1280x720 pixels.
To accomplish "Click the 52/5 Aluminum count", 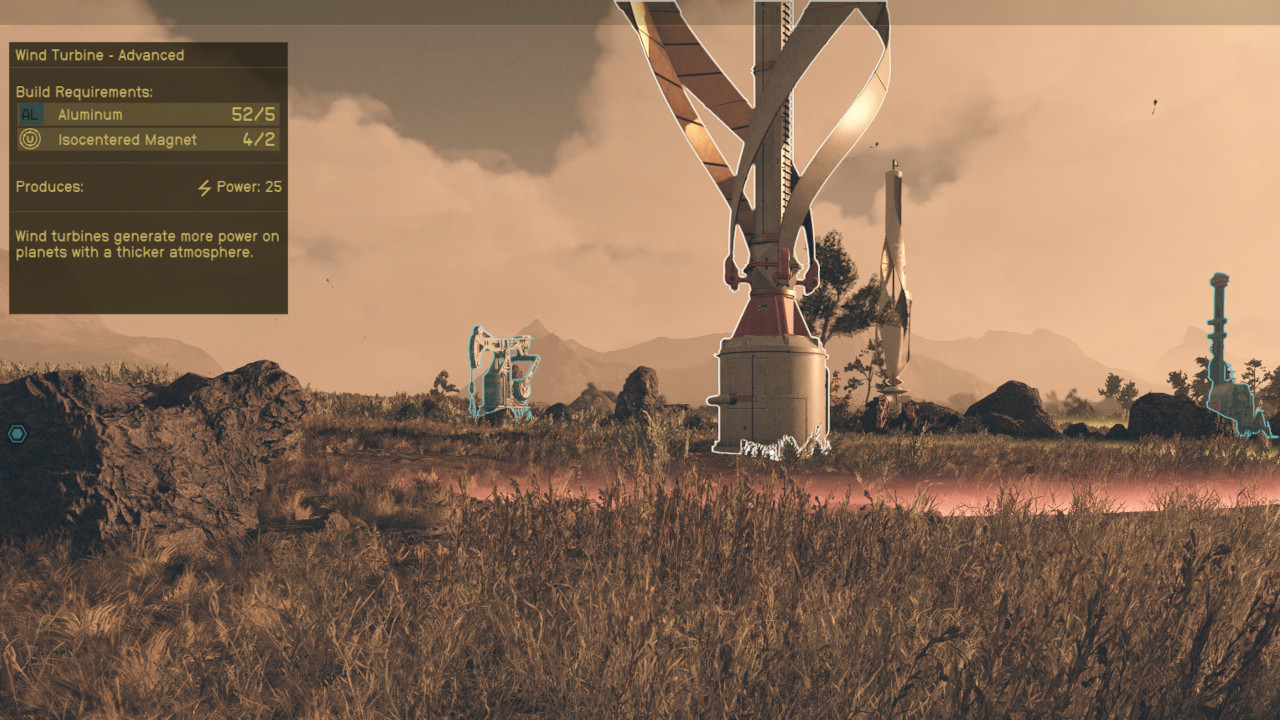I will (253, 114).
